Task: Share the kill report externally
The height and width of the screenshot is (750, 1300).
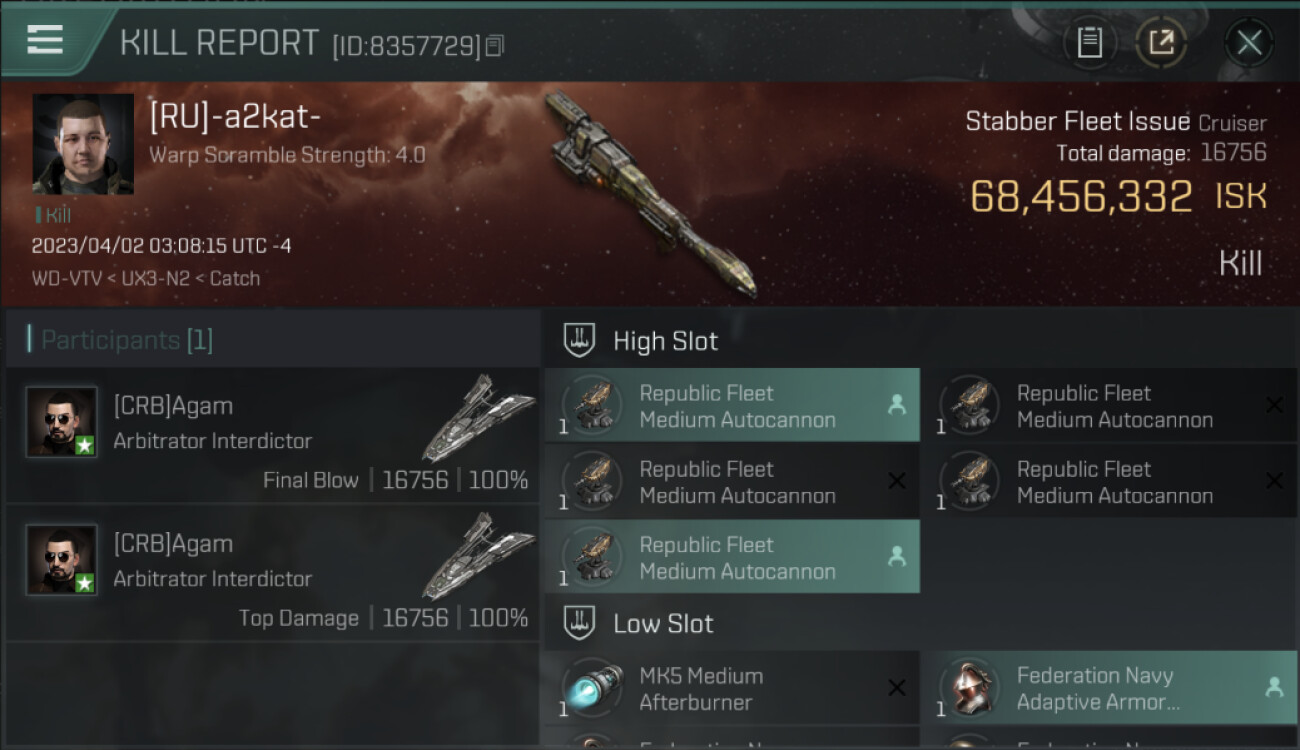Action: click(x=1161, y=43)
